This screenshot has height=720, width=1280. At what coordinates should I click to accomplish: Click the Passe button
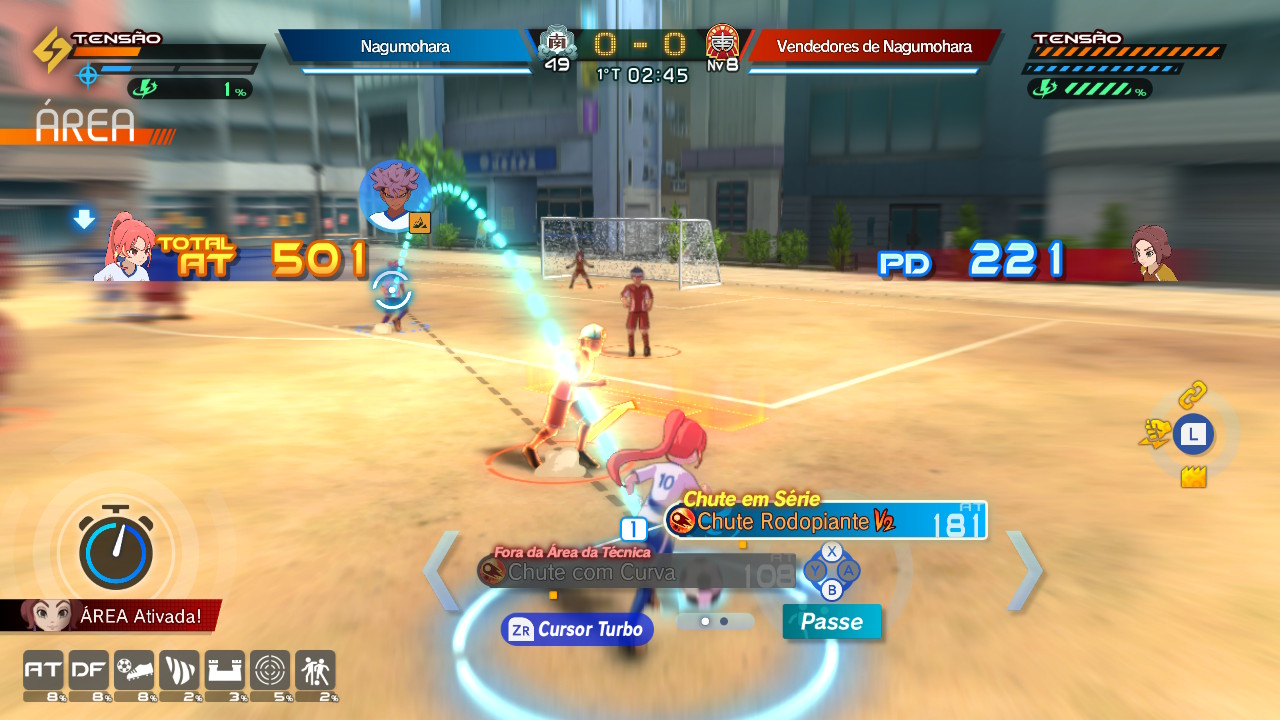coord(832,622)
